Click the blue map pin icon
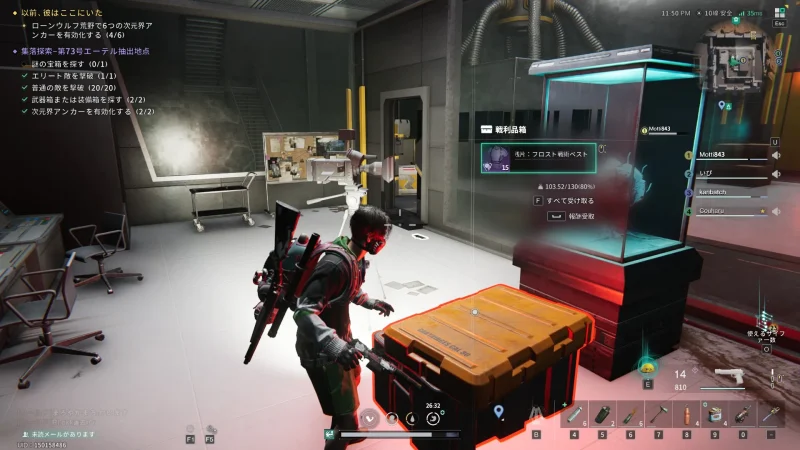Screen dimensions: 800x450 (498, 412)
